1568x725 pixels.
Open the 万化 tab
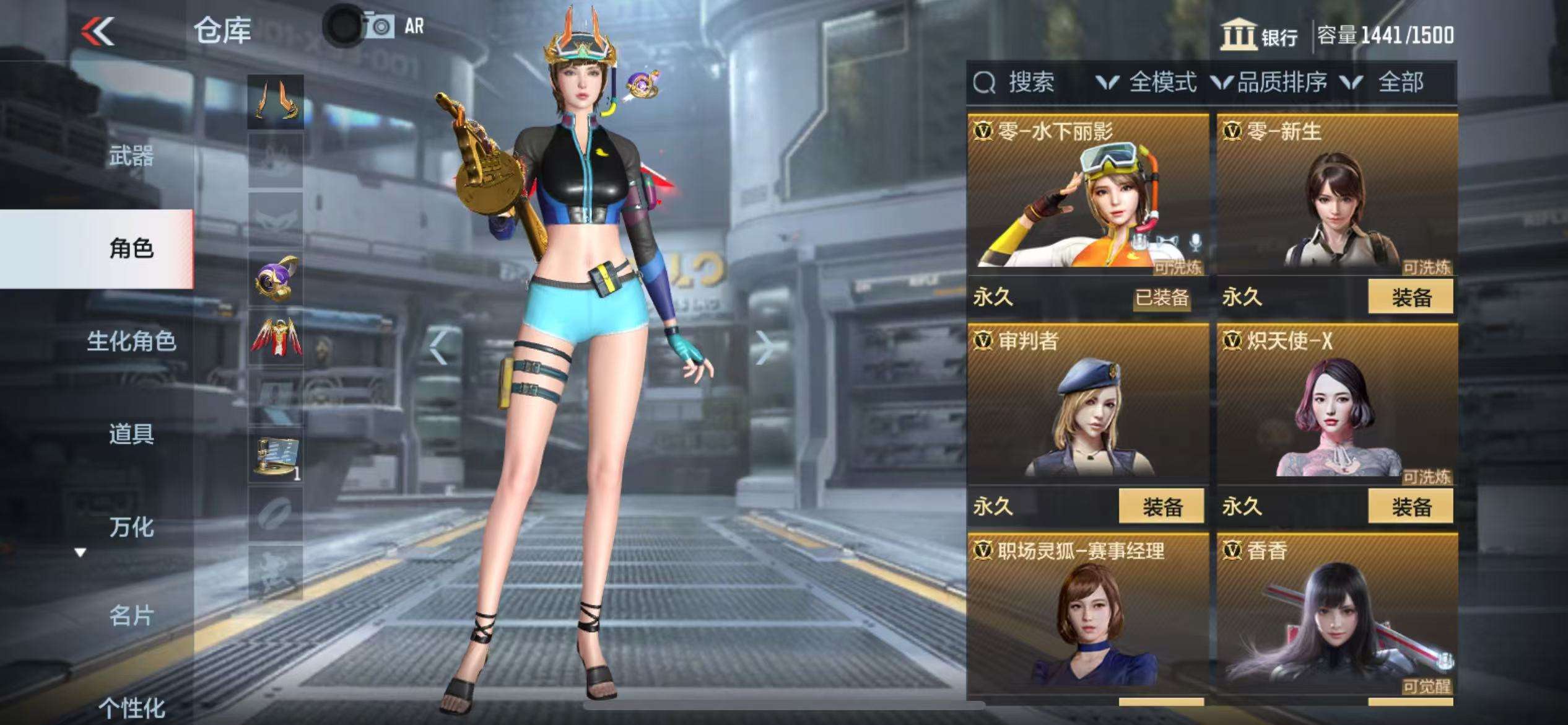click(131, 527)
